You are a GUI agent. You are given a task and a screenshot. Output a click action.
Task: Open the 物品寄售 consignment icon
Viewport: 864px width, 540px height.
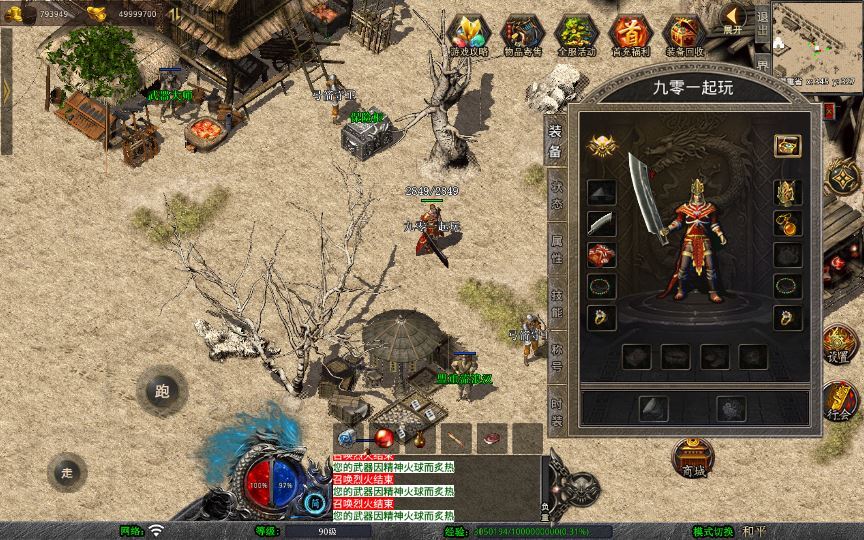[520, 35]
